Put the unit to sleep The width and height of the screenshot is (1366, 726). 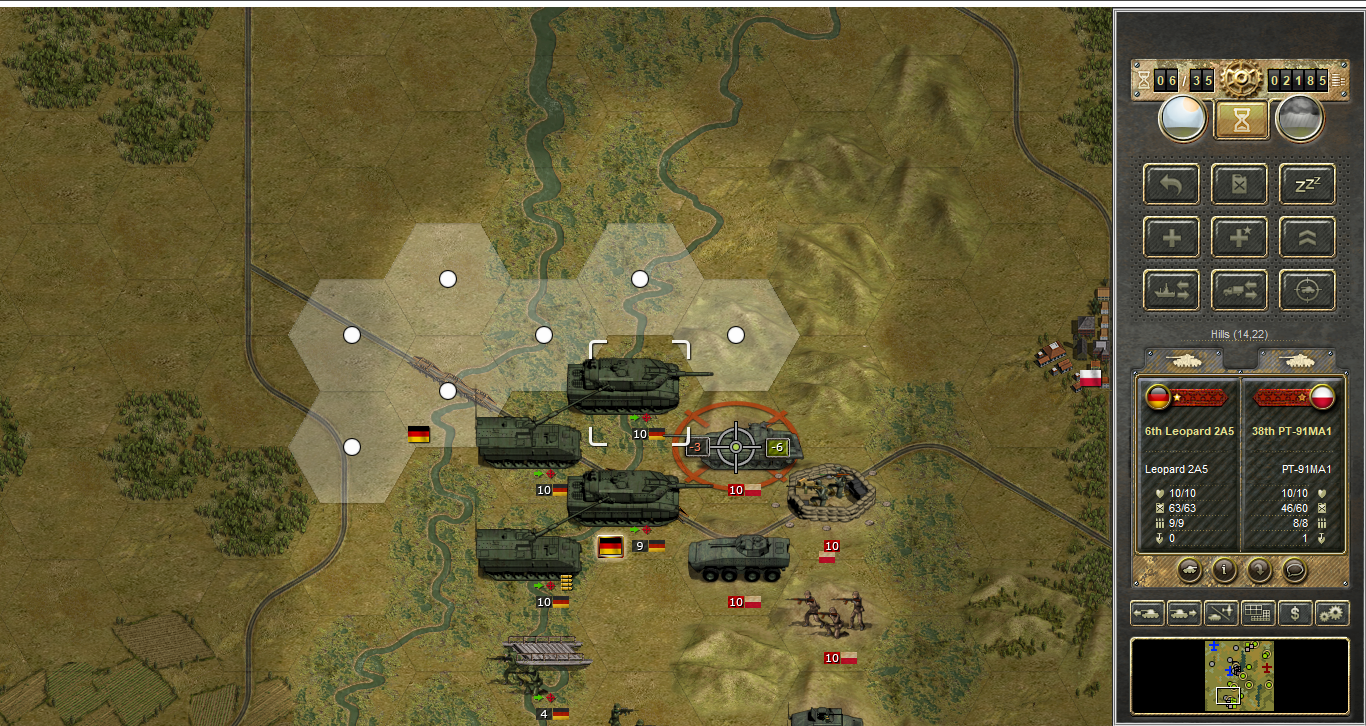(1307, 184)
